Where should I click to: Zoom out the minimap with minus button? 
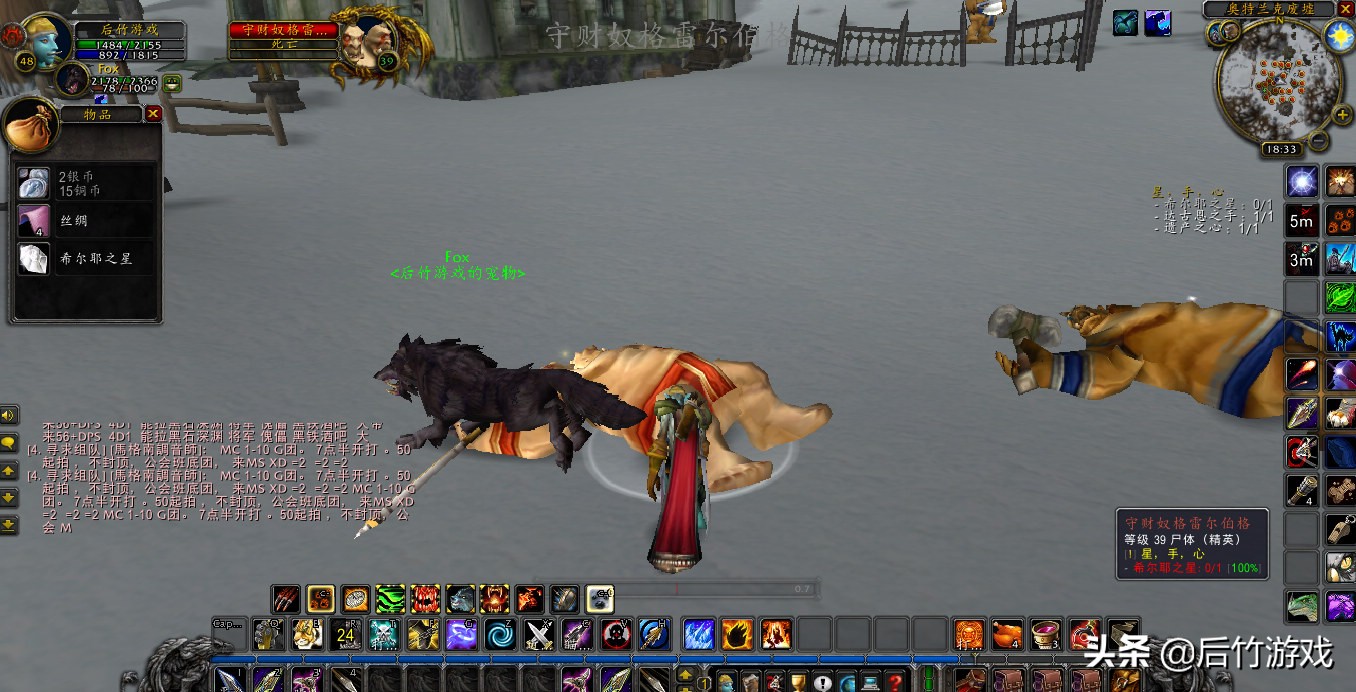pos(1319,139)
